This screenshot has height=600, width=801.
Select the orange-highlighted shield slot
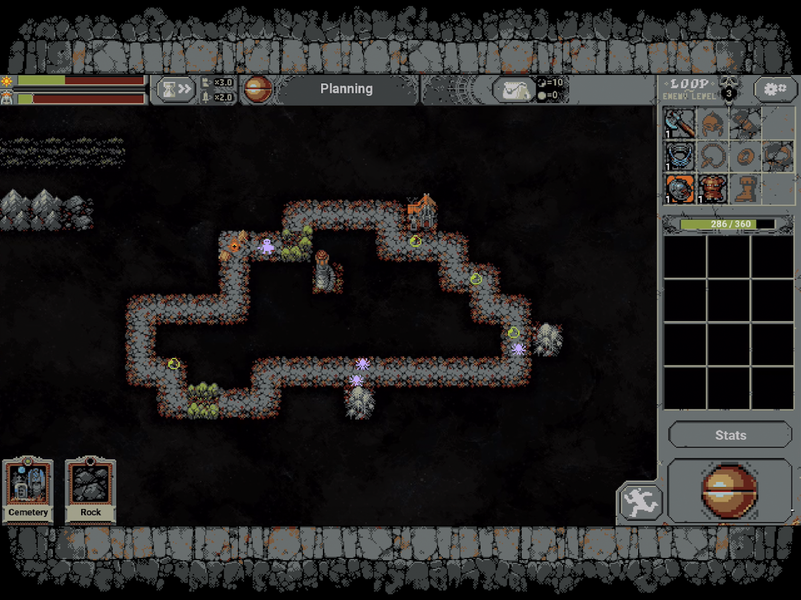(x=679, y=188)
